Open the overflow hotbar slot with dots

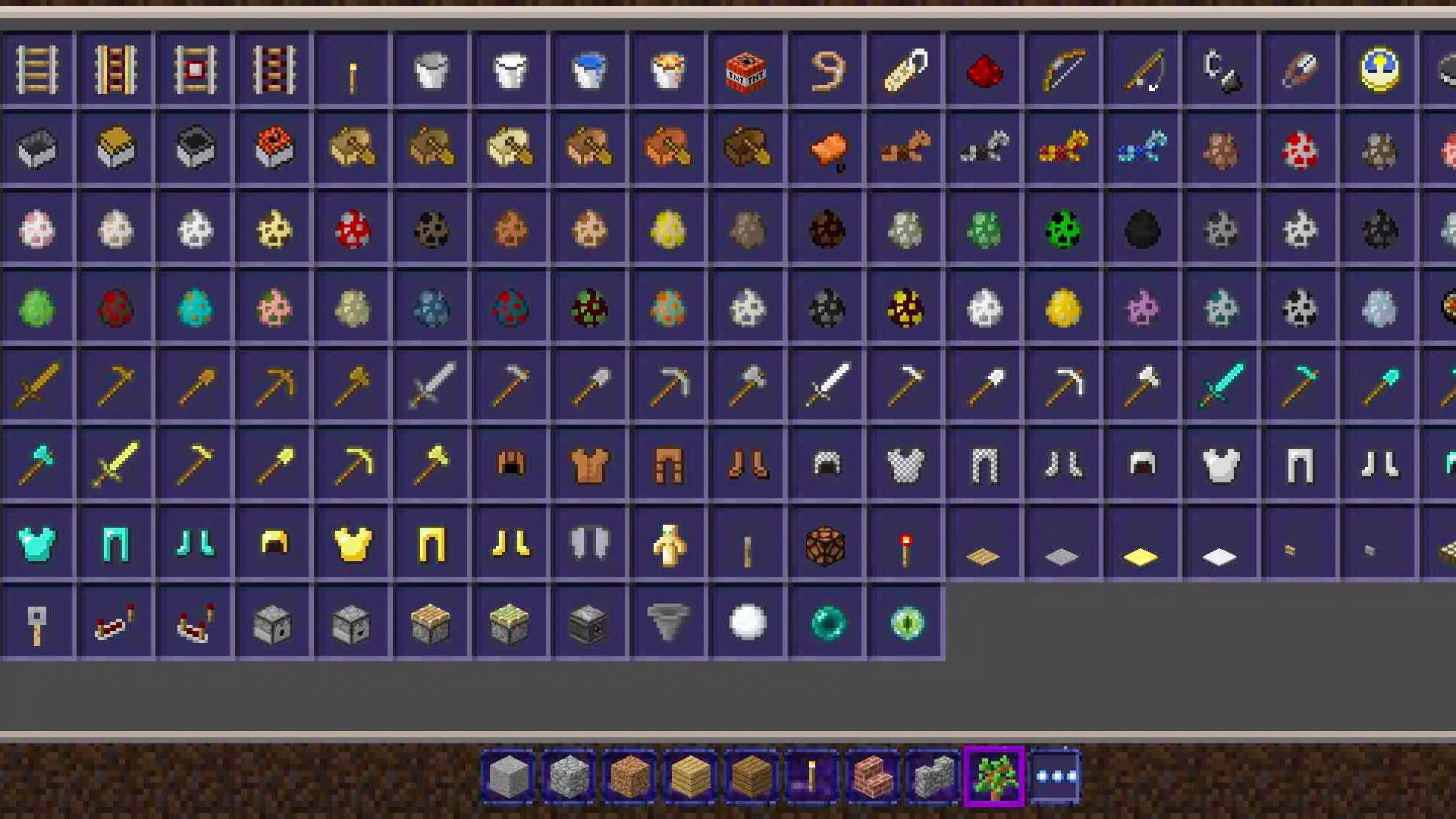1056,775
